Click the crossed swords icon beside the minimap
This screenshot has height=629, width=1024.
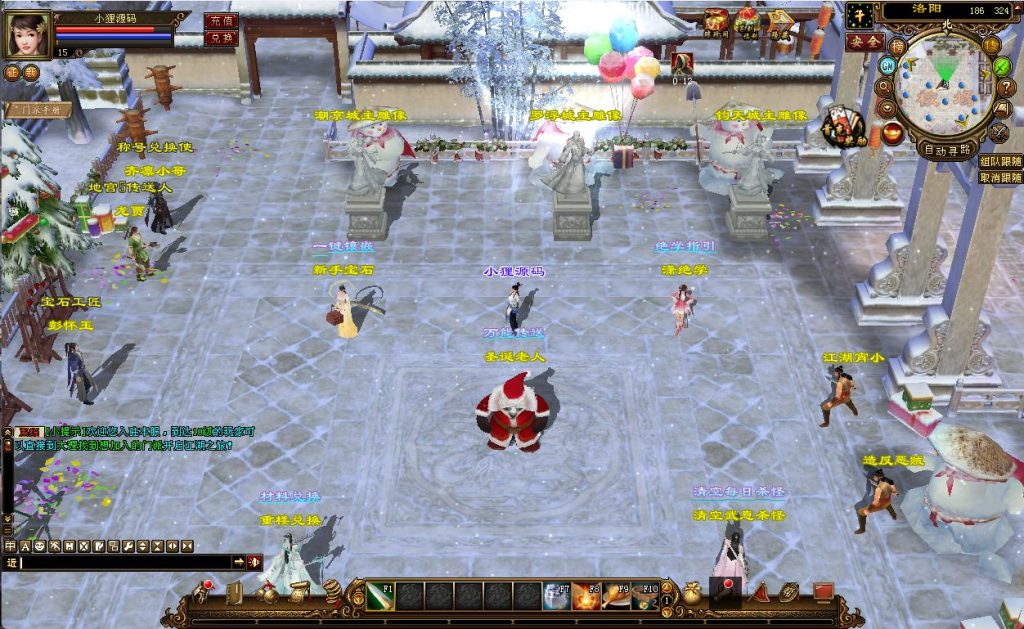999,131
